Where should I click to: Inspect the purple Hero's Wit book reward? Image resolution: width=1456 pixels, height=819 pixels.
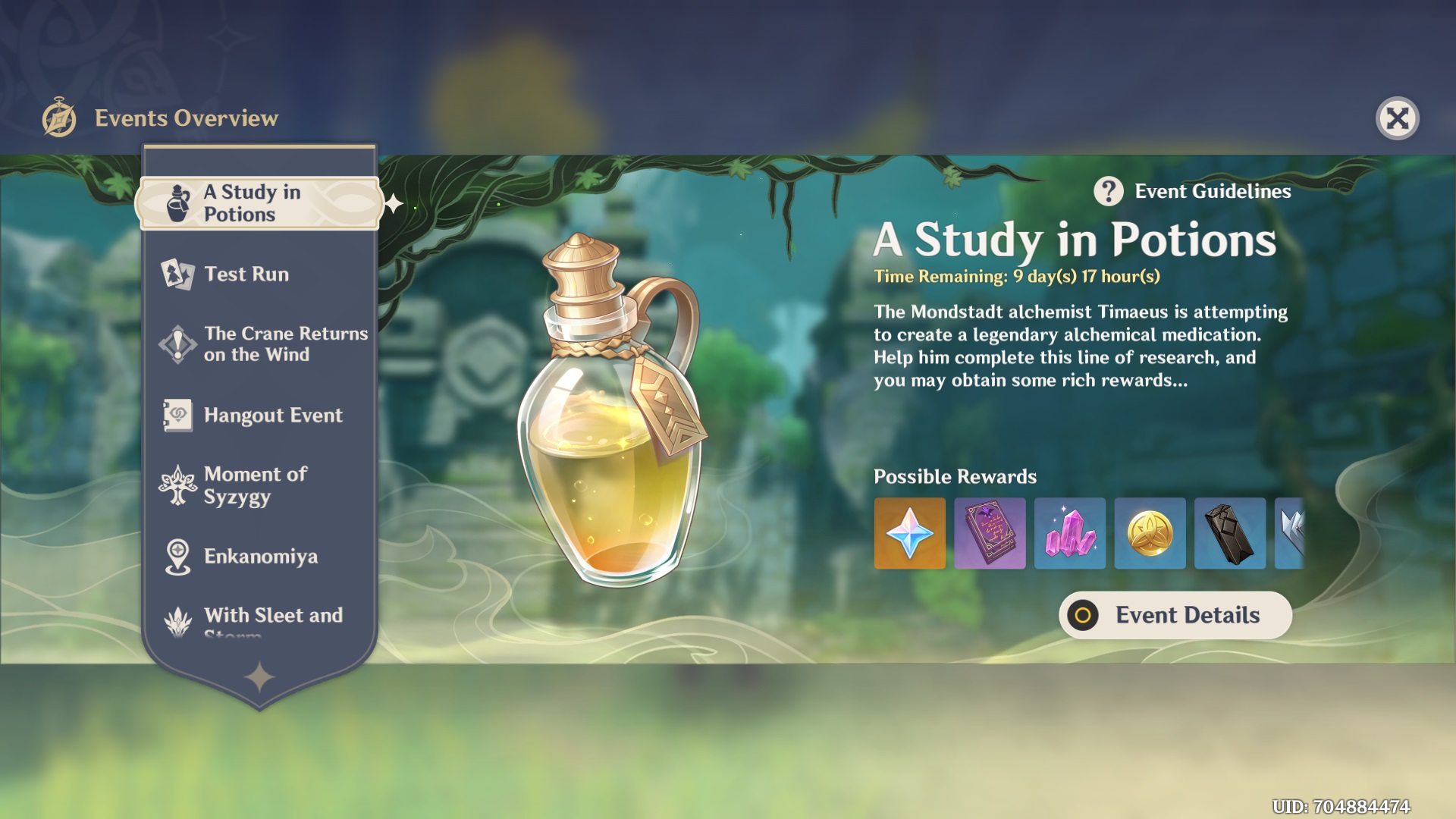click(990, 533)
